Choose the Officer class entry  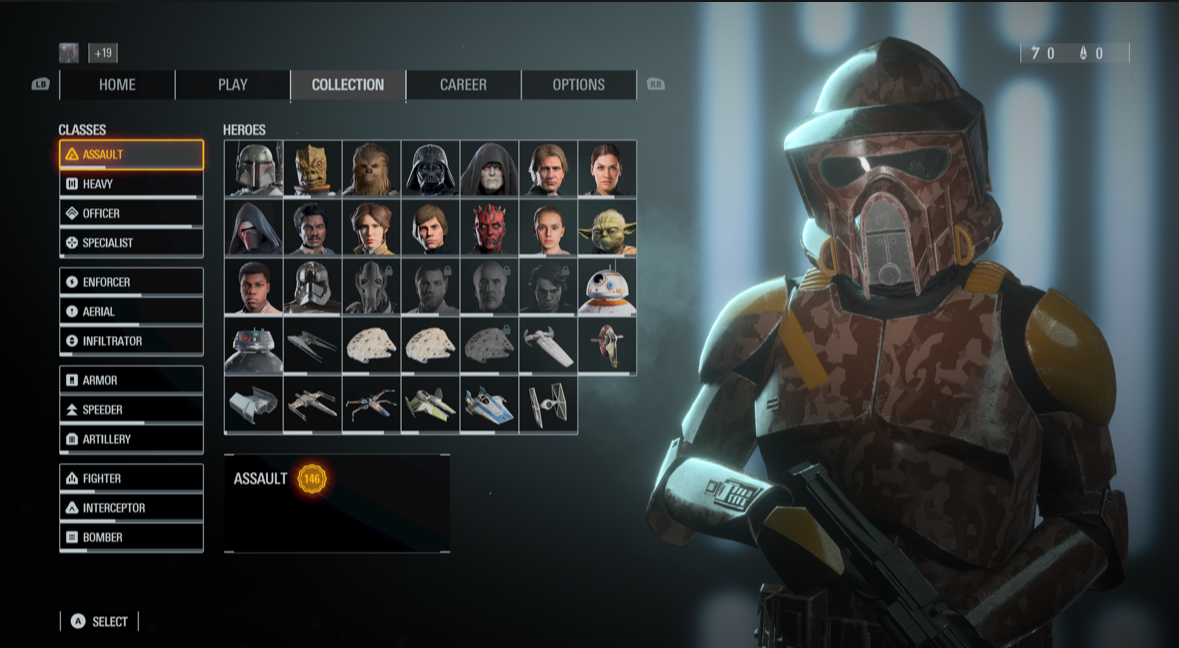pyautogui.click(x=131, y=213)
